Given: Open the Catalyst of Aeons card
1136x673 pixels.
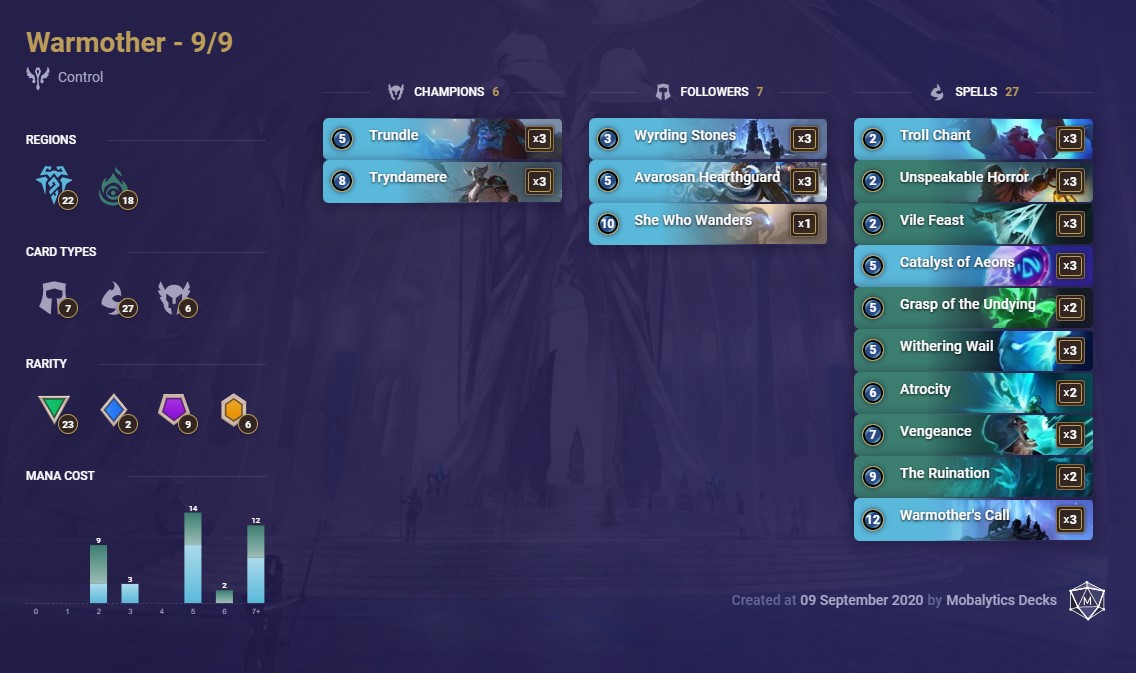Looking at the screenshot, I should tap(972, 265).
